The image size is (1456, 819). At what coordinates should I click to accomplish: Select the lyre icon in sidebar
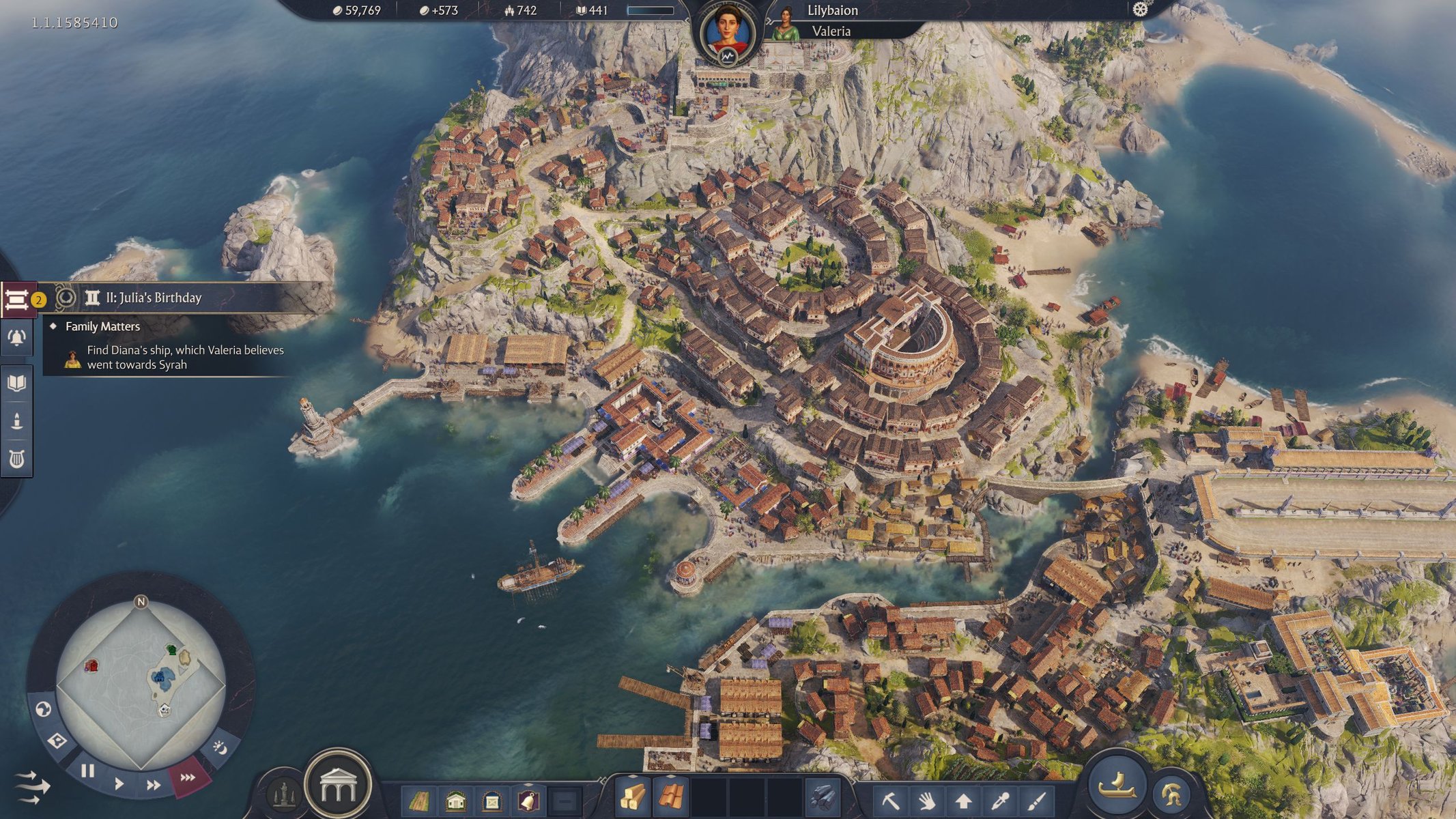tap(17, 459)
